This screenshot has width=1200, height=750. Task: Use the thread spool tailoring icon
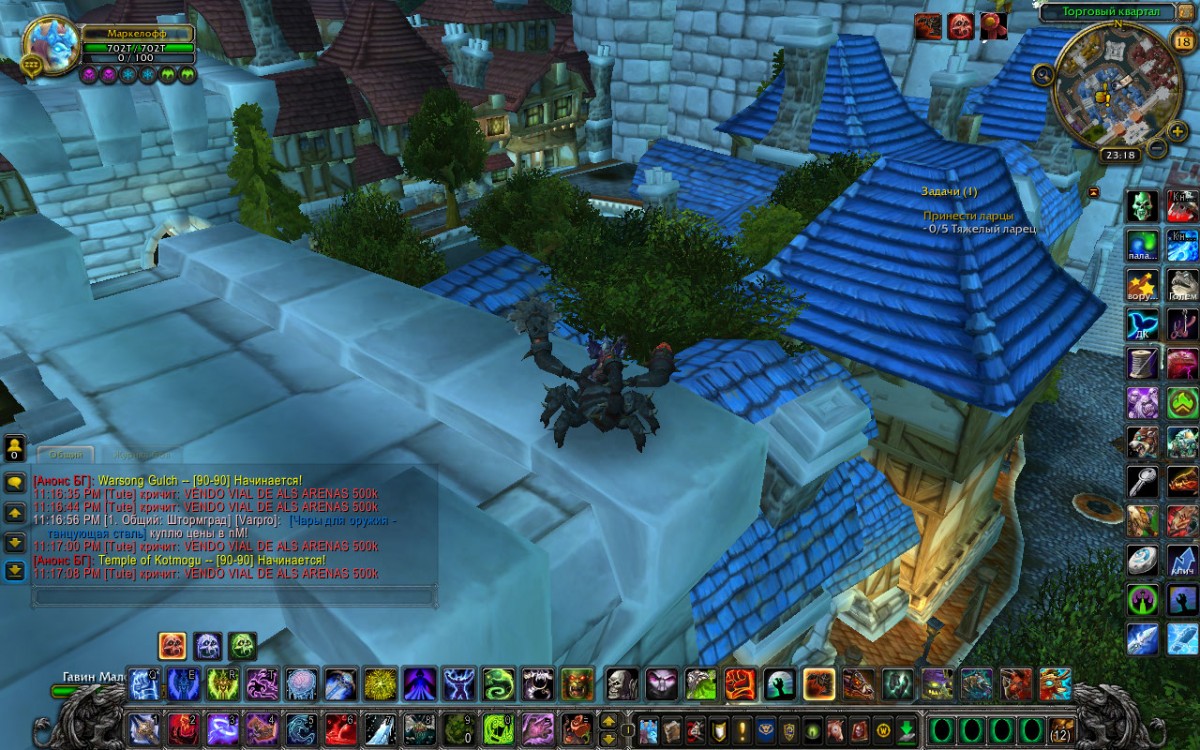tap(1142, 362)
